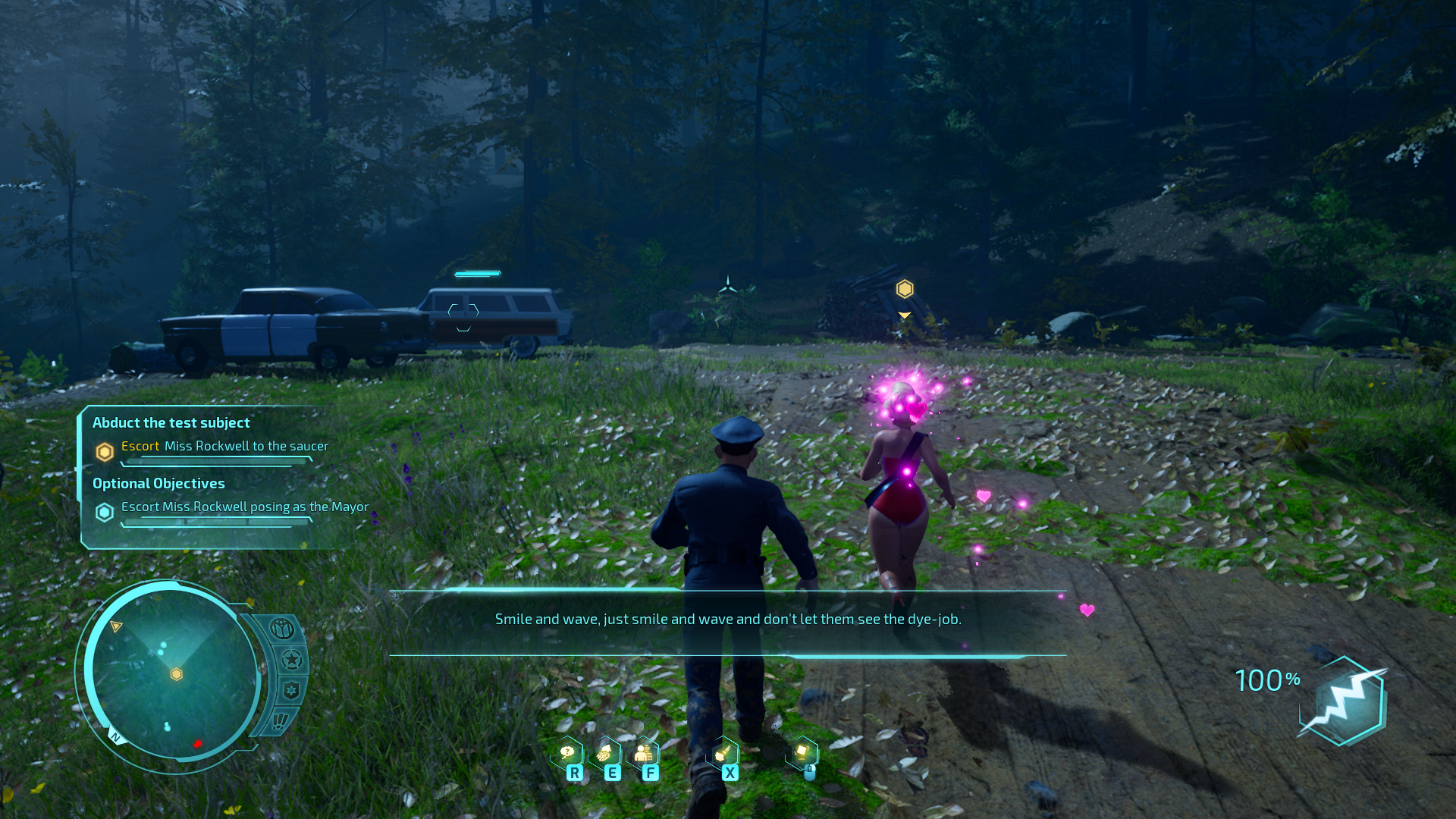
Task: Use the person-silhouette follow ability
Action: [643, 753]
